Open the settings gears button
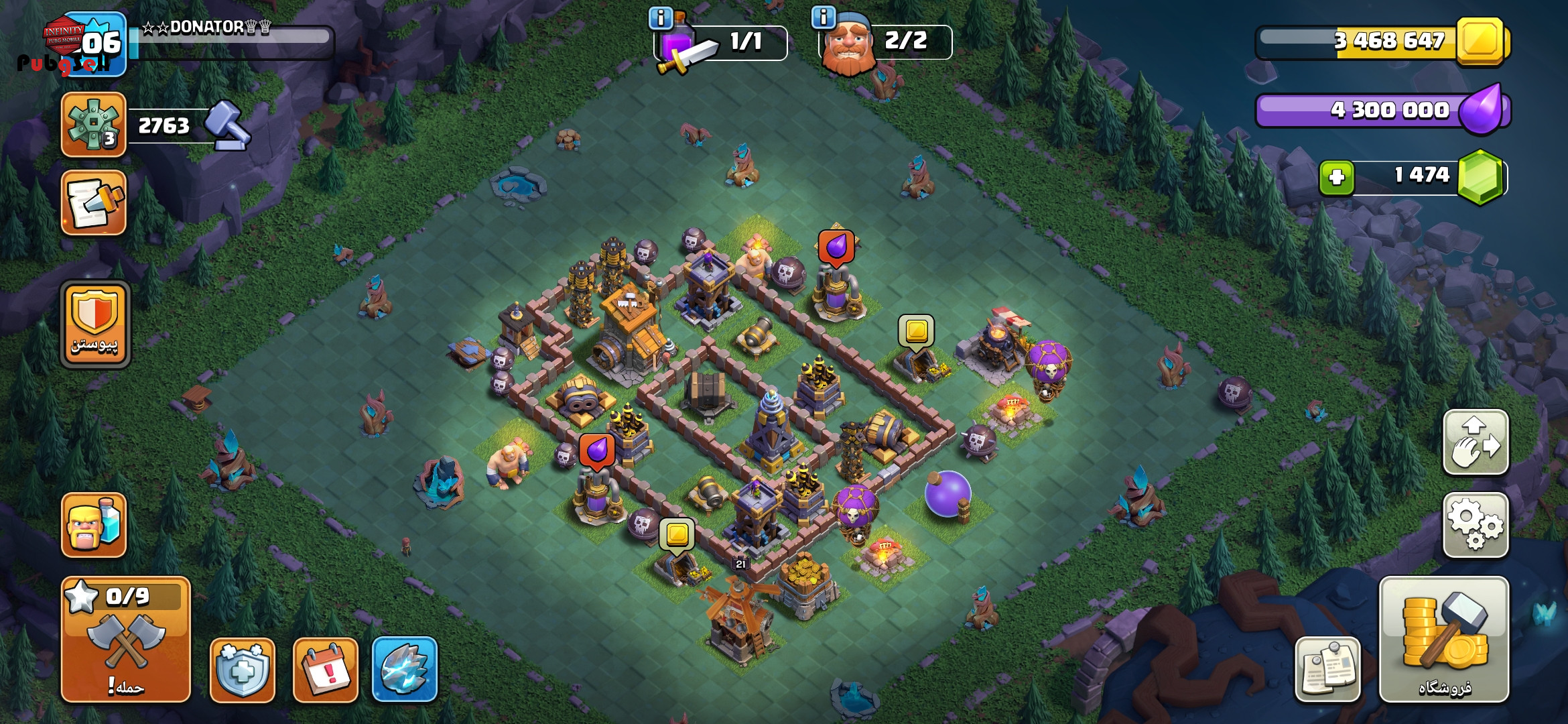This screenshot has height=724, width=1568. pyautogui.click(x=1475, y=525)
